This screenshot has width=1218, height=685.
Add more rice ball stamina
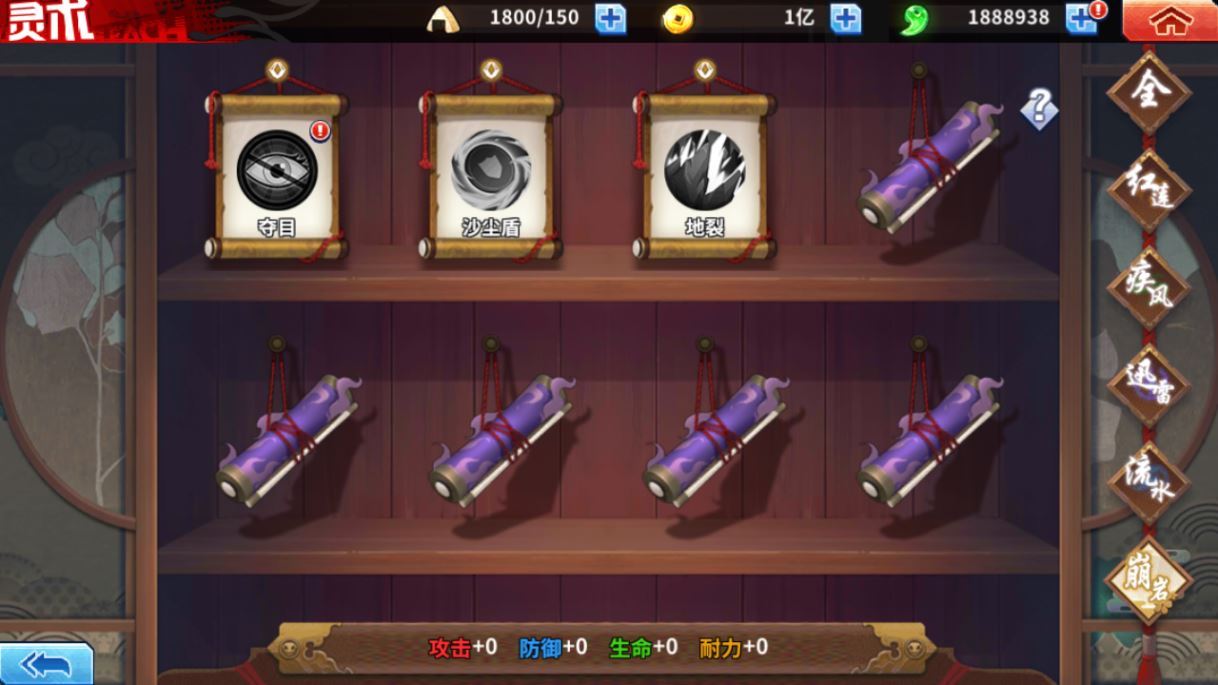610,19
